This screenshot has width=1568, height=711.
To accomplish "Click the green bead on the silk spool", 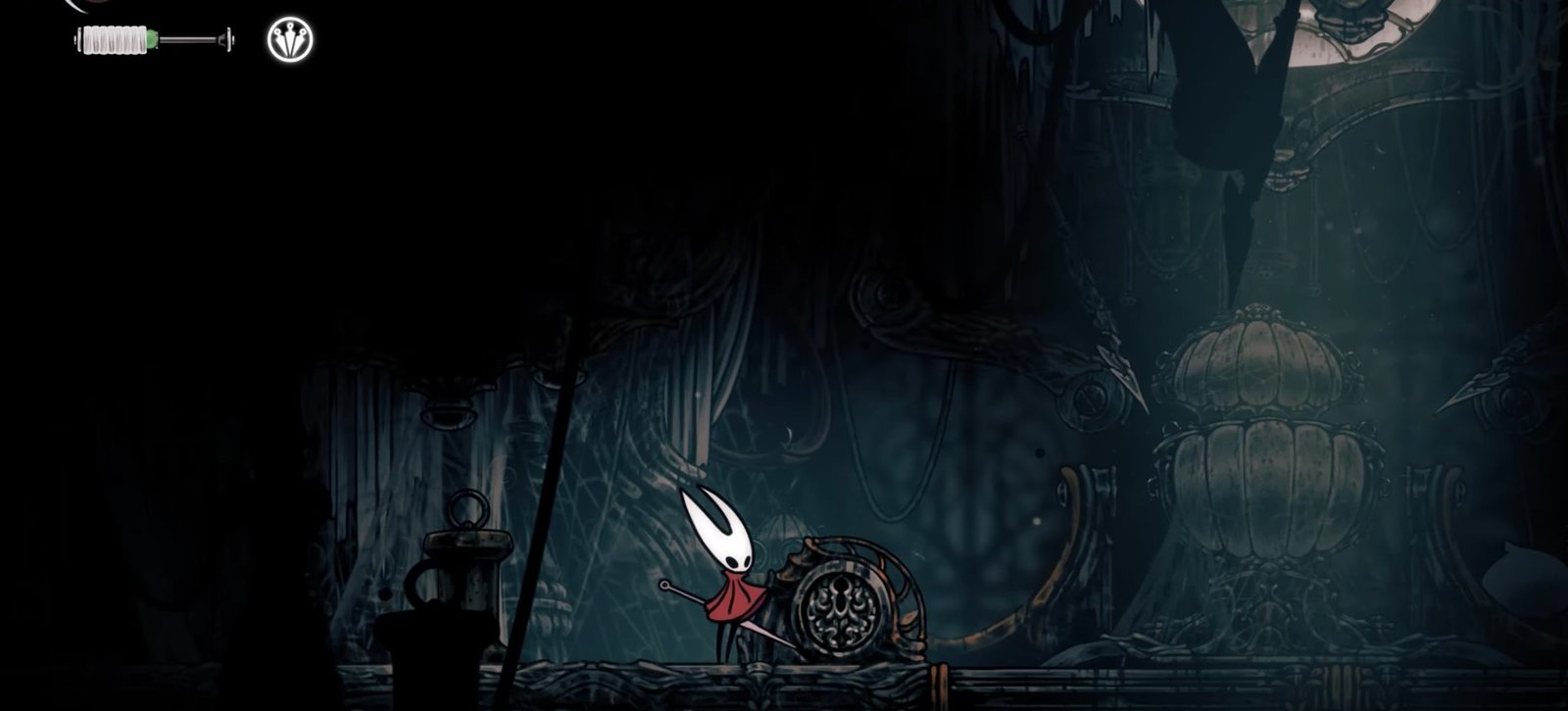I will tap(151, 37).
